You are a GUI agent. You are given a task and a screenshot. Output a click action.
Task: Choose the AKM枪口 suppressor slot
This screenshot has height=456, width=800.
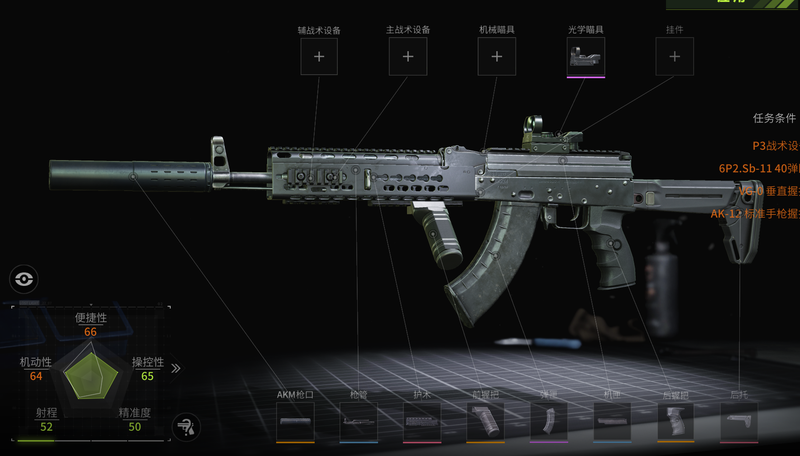(x=295, y=422)
